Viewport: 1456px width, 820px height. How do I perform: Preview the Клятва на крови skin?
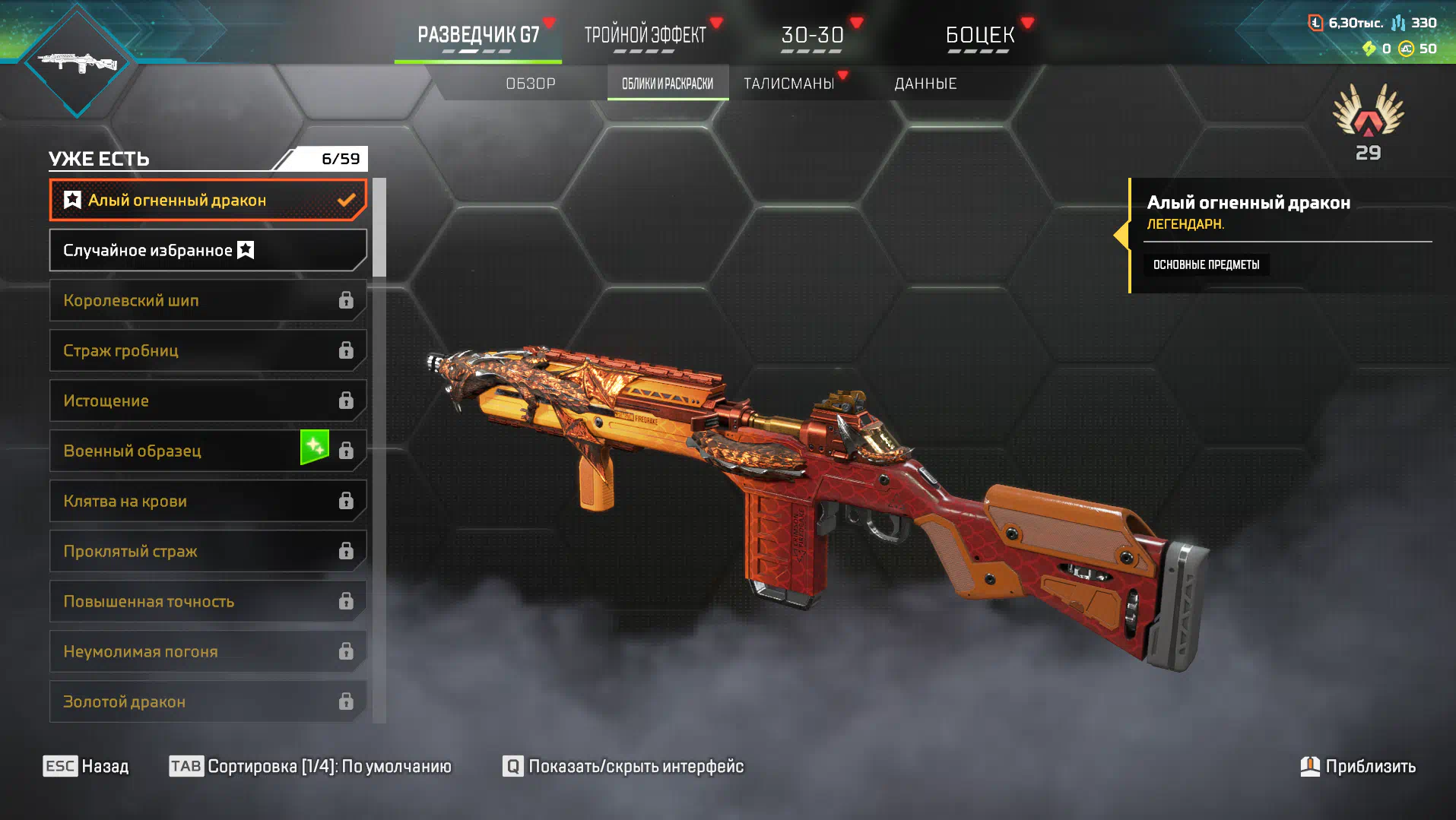(208, 501)
